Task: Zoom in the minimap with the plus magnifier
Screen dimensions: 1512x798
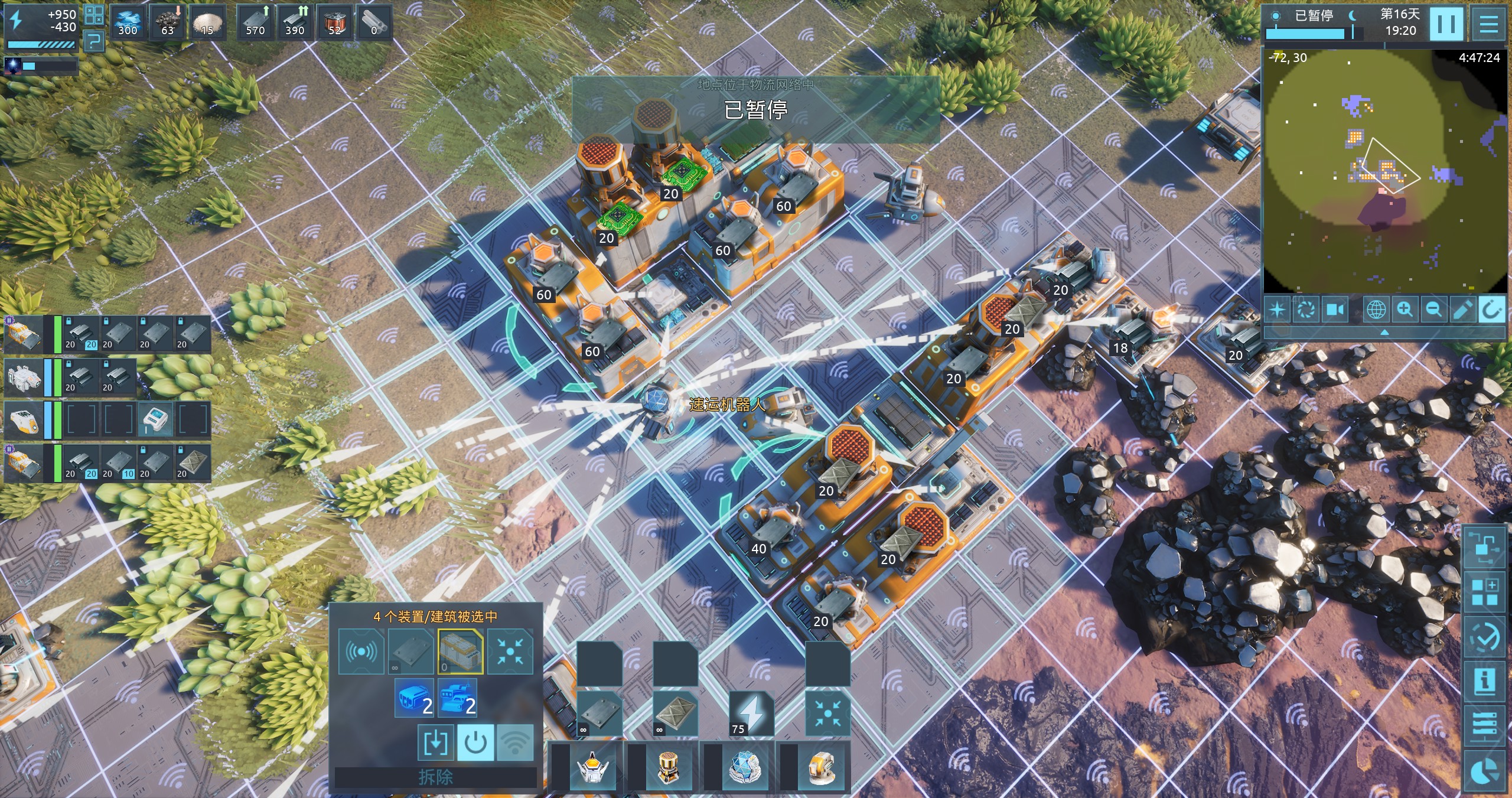Action: pos(1405,309)
